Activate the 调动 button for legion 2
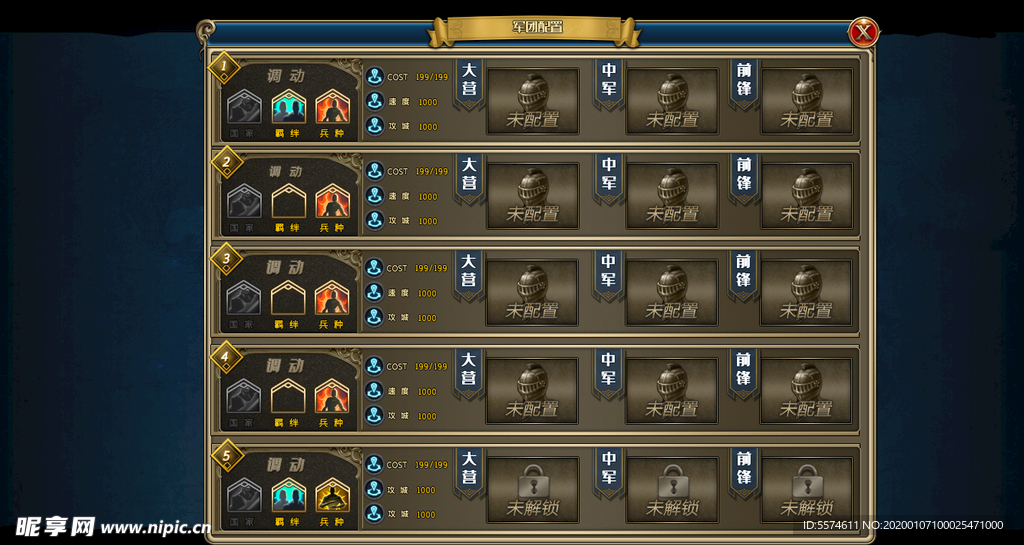This screenshot has height=545, width=1024. pyautogui.click(x=286, y=171)
